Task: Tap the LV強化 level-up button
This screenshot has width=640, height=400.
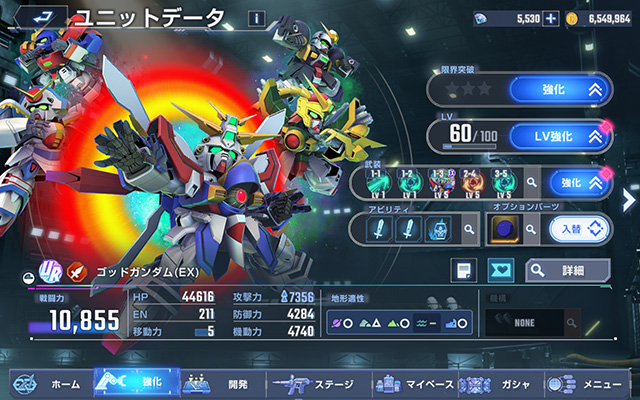Action: (x=559, y=135)
